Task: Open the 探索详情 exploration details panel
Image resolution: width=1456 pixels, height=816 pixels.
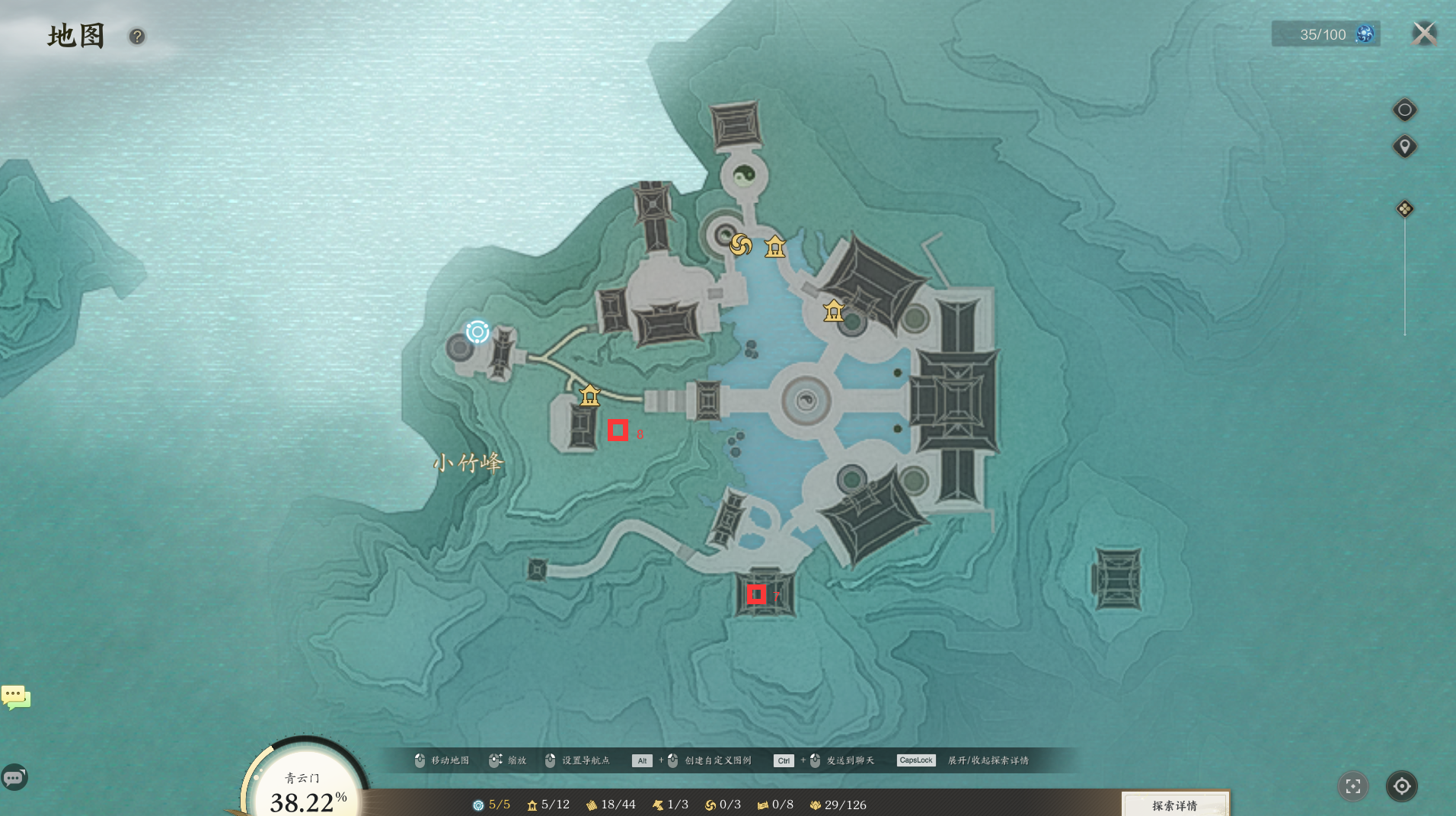Action: click(1174, 805)
